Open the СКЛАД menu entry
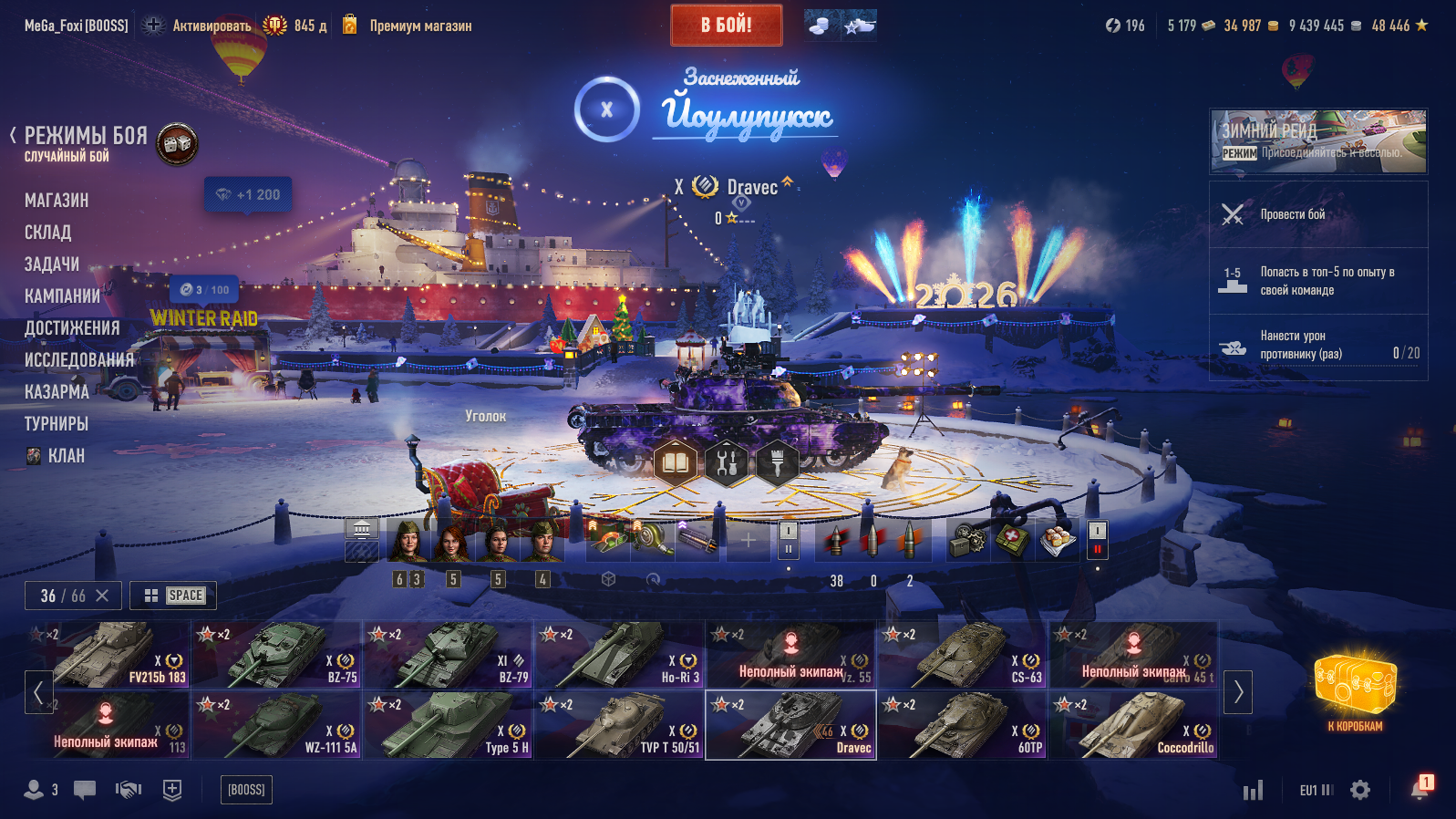The image size is (1456, 819). (x=47, y=233)
